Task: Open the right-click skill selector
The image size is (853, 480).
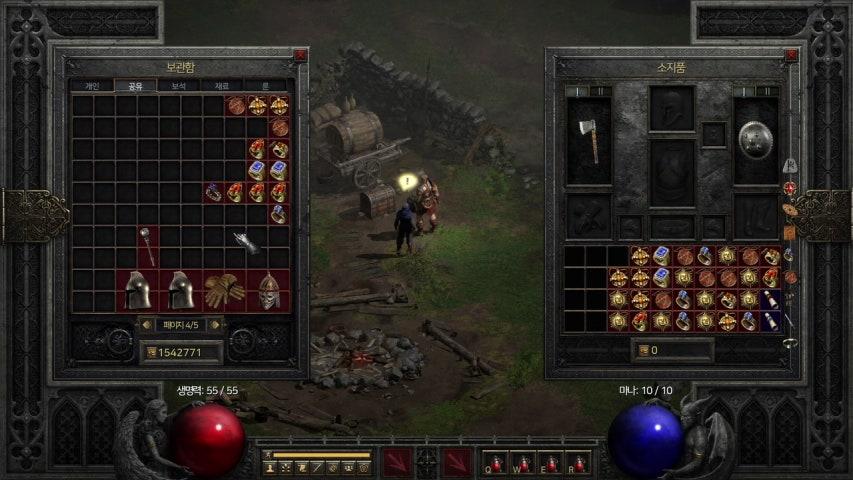Action: tap(457, 462)
